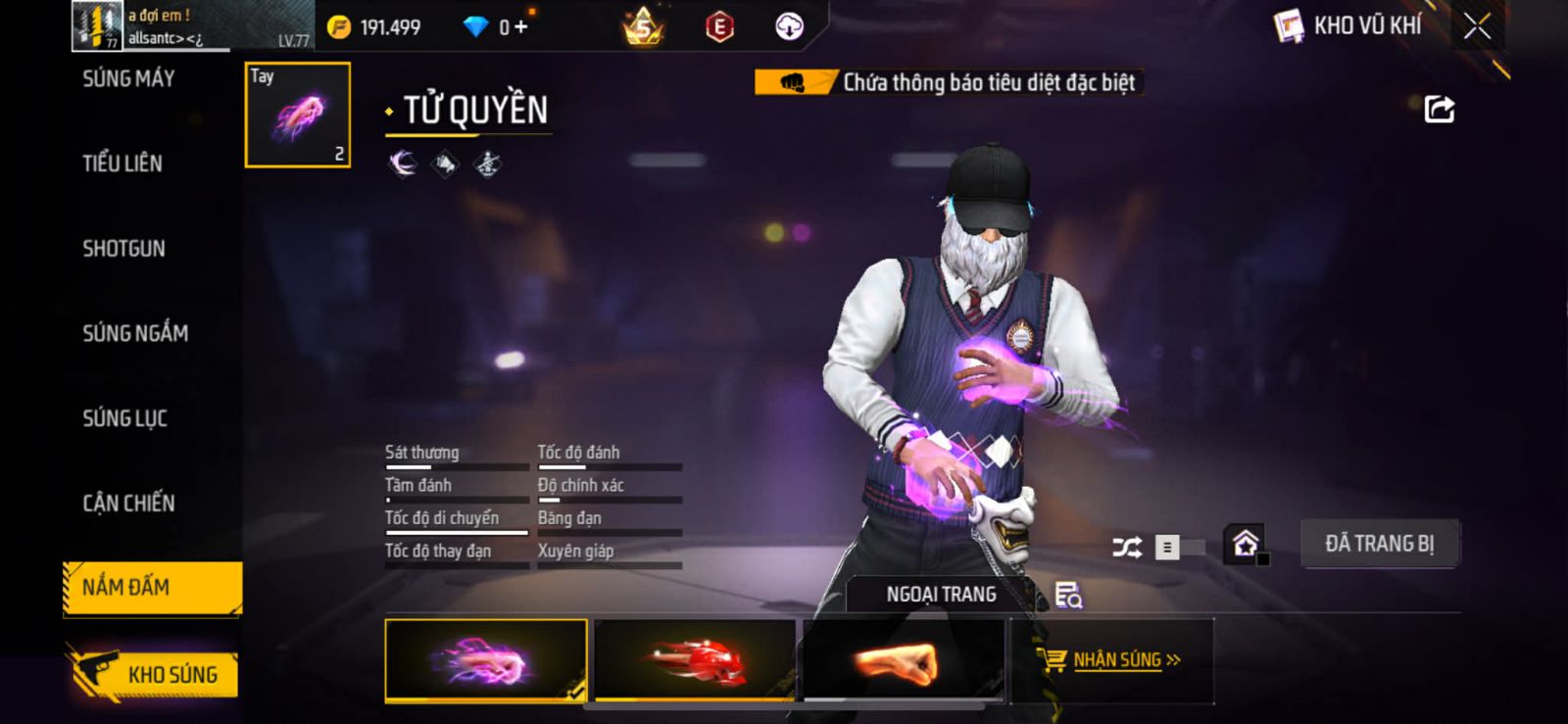The width and height of the screenshot is (1568, 724).
Task: Click the house lobby display icon
Action: point(1246,544)
